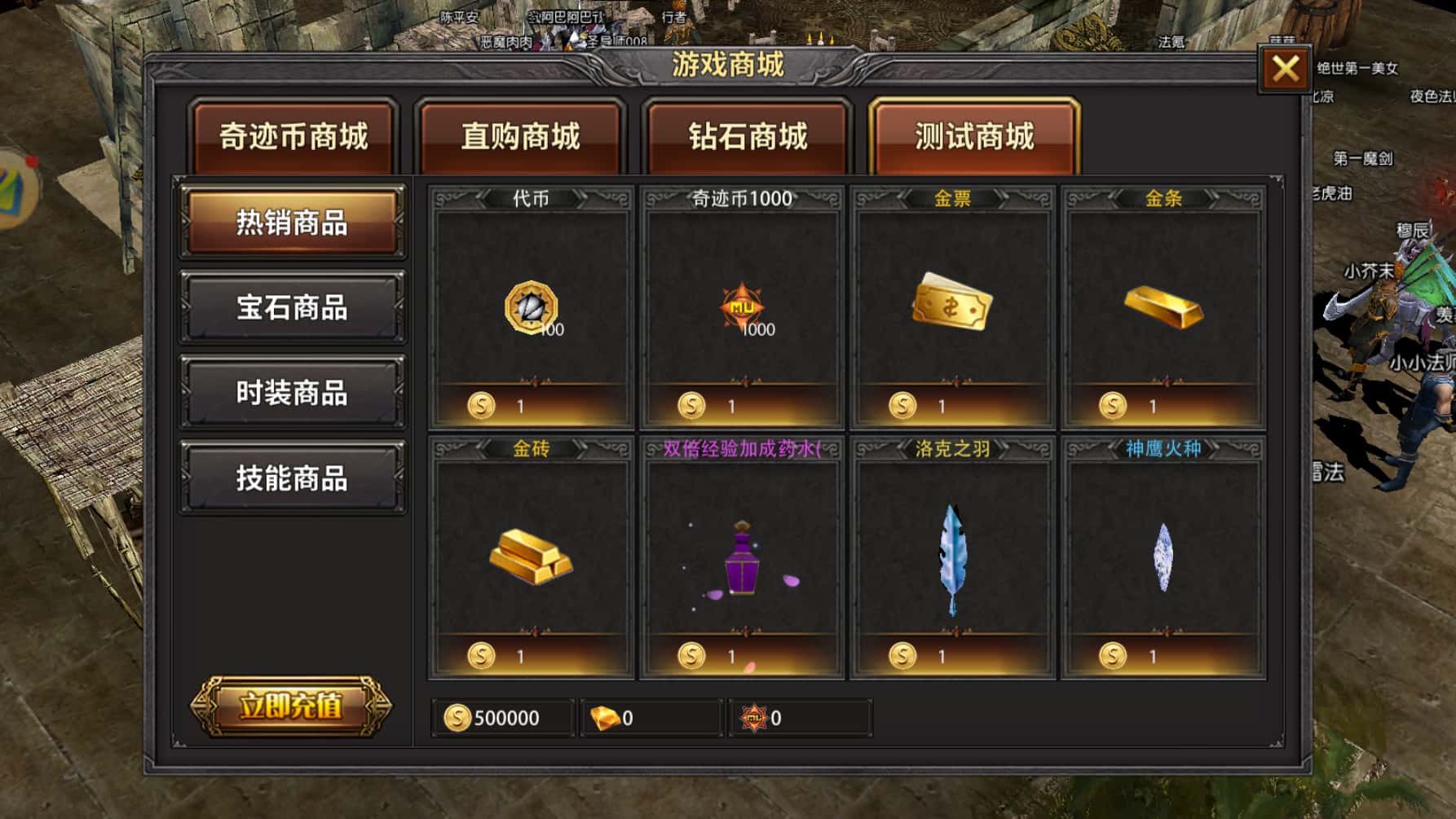Select the 热销商品 category button
The image size is (1456, 819).
coord(292,224)
